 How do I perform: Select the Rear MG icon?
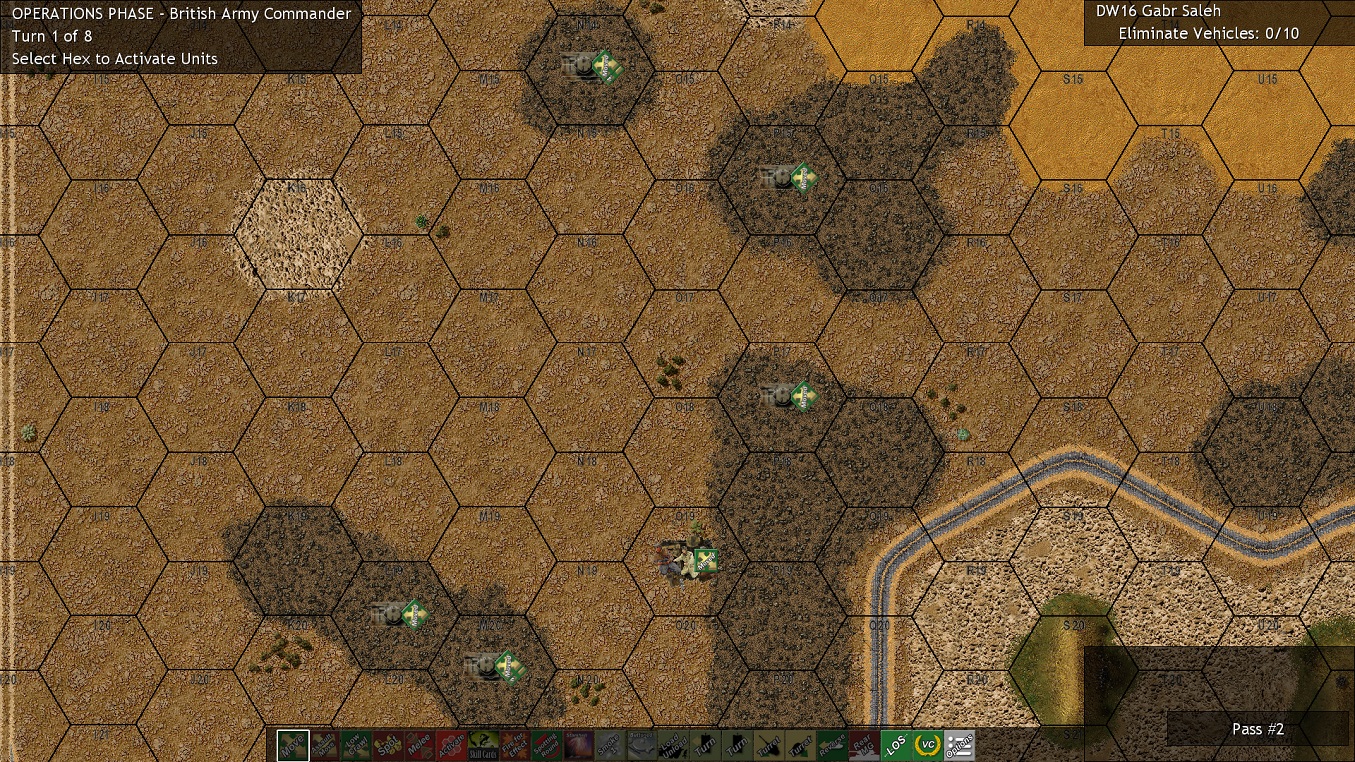coord(864,744)
